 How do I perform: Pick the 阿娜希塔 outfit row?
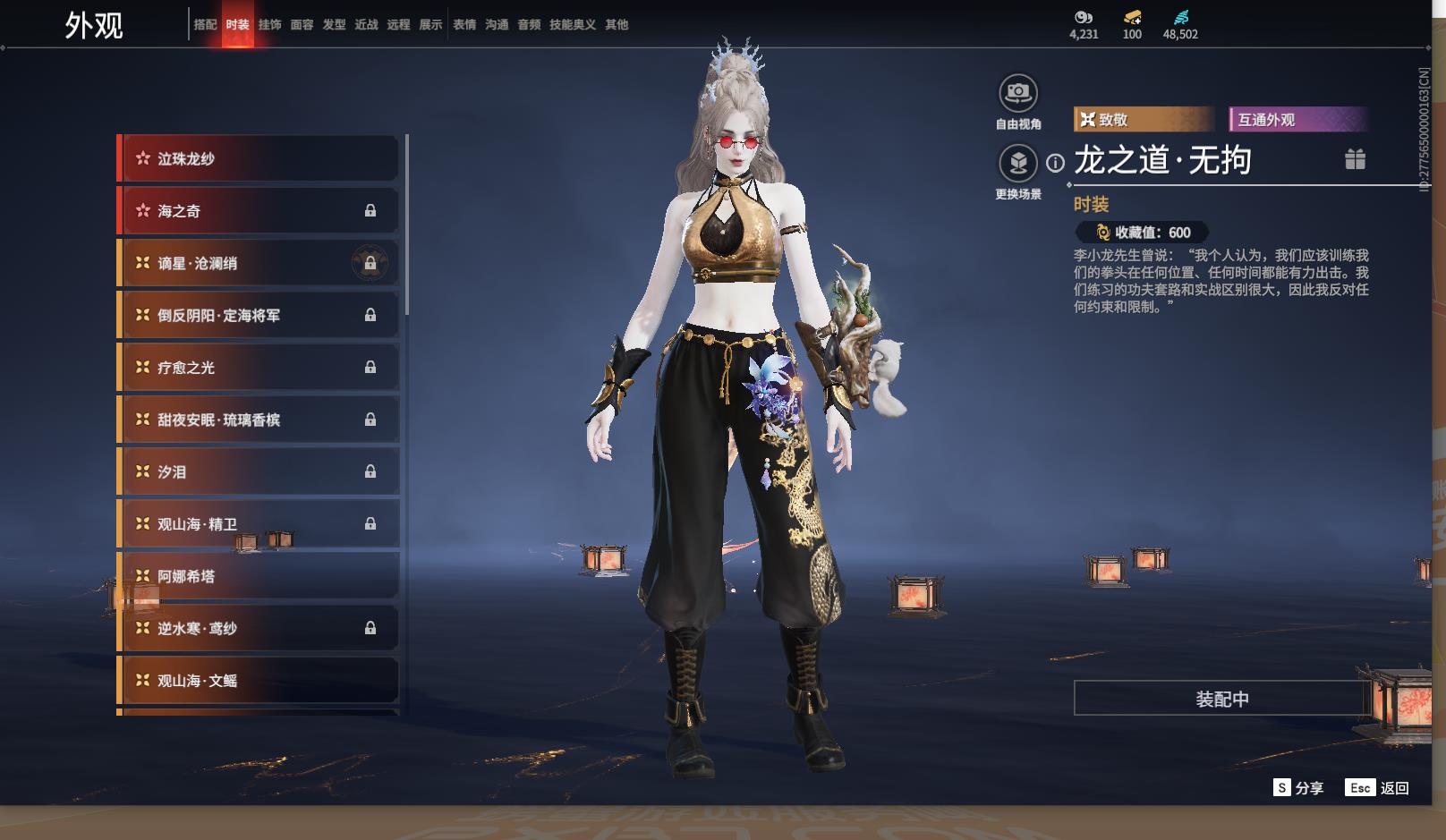(259, 576)
